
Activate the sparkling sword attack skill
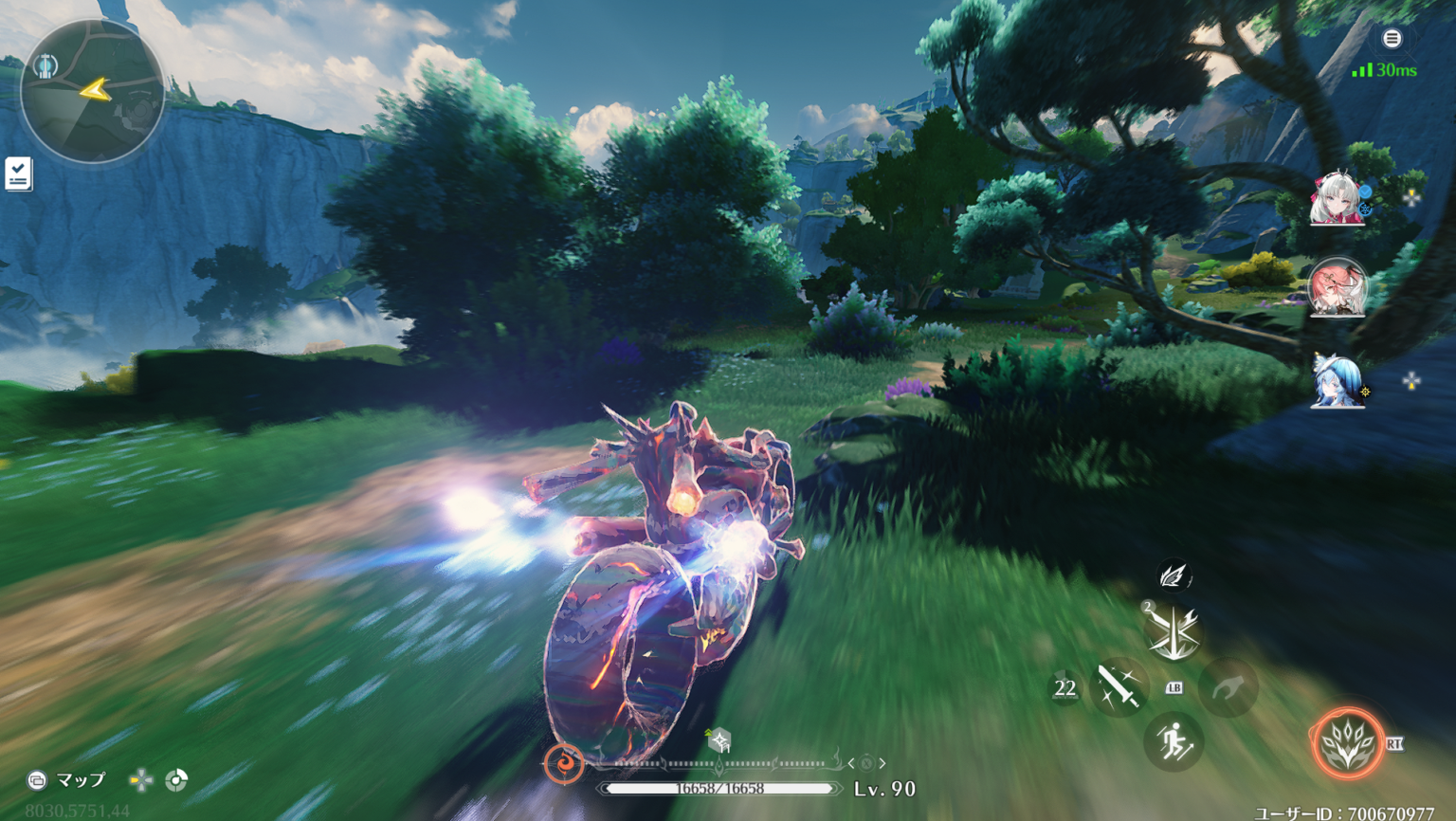[x=1119, y=686]
